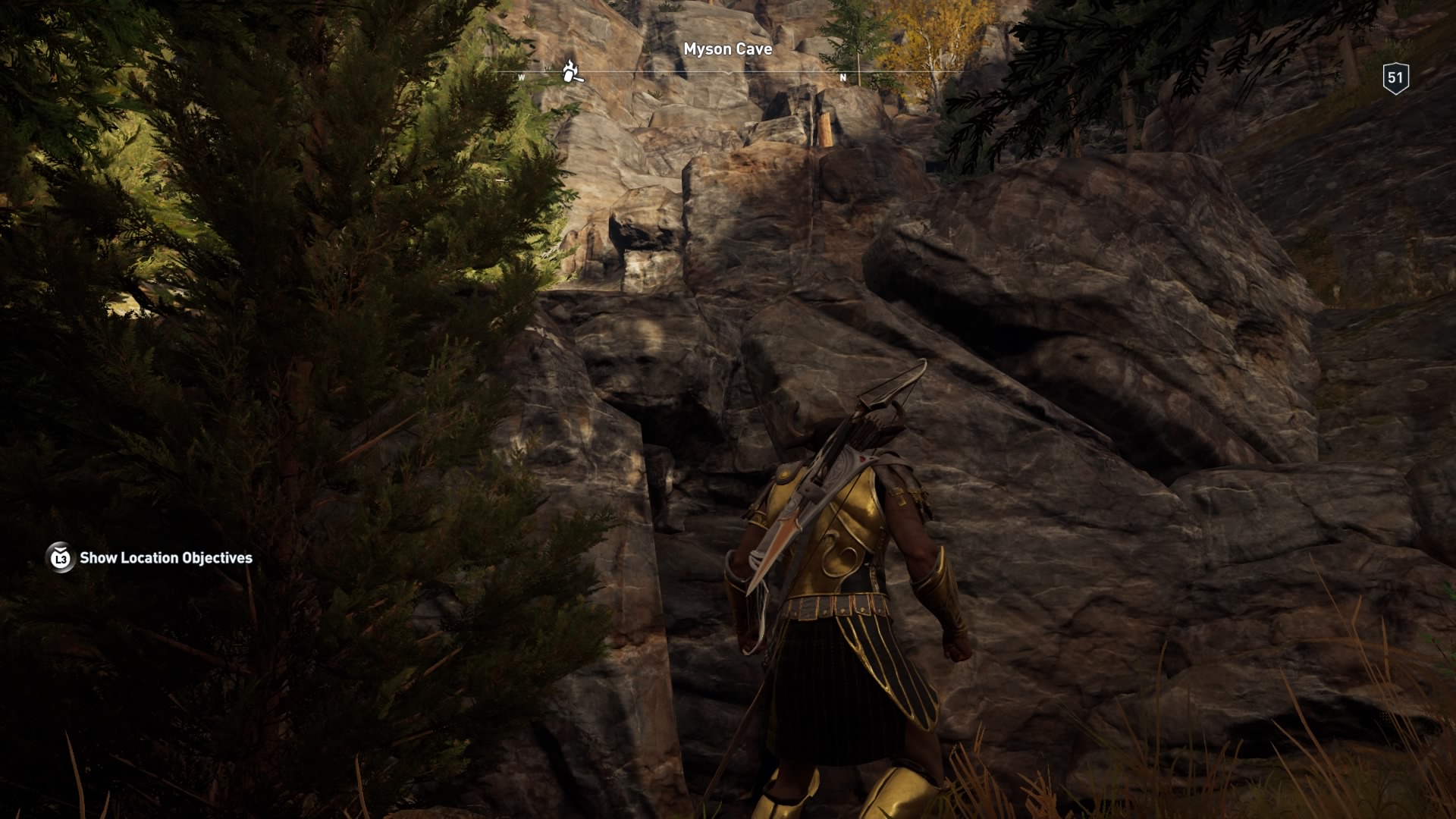Click the N marker on the compass bar
Viewport: 1456px width, 819px height.
[x=843, y=77]
